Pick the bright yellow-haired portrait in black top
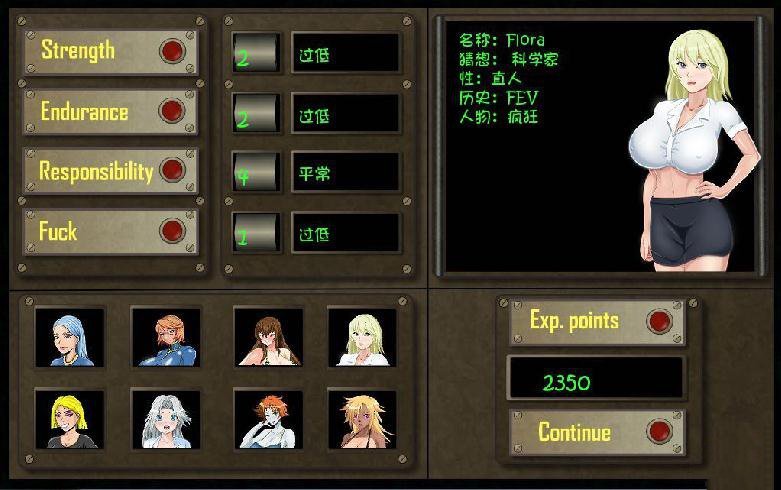Screen dimensions: 781x490 coord(69,418)
